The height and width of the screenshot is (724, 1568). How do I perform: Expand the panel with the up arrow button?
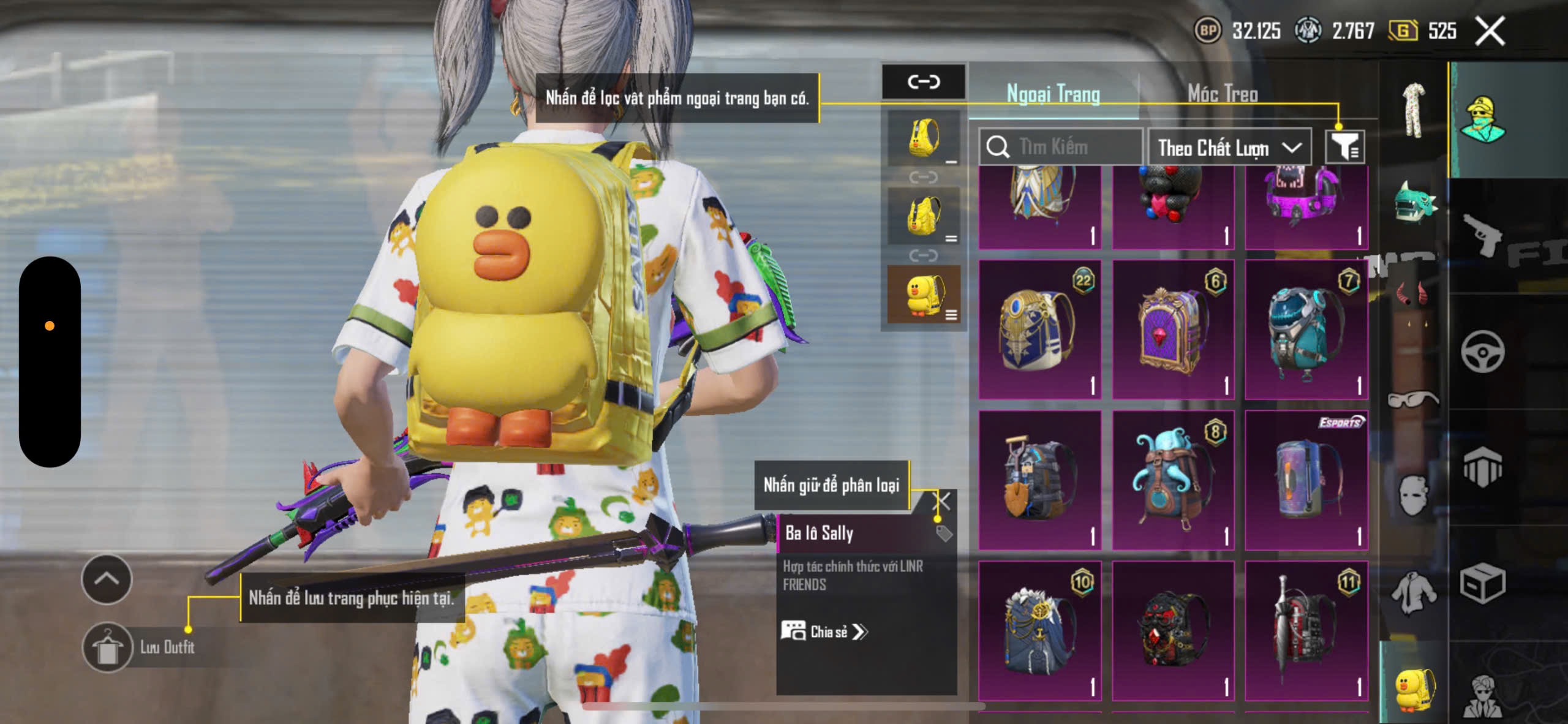[107, 579]
